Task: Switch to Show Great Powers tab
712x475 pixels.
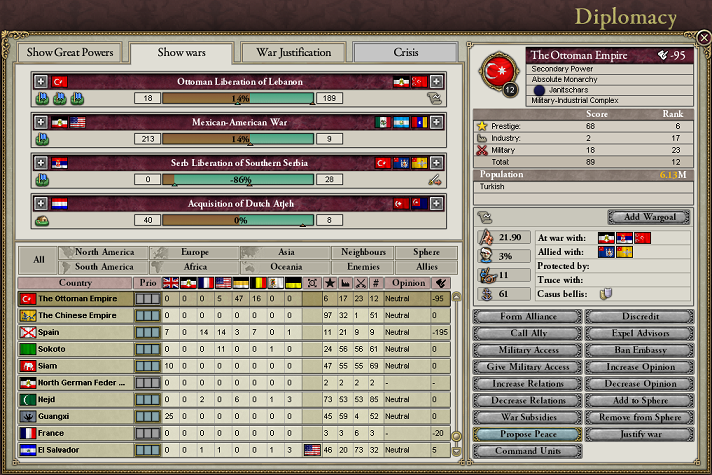Action: [71, 52]
